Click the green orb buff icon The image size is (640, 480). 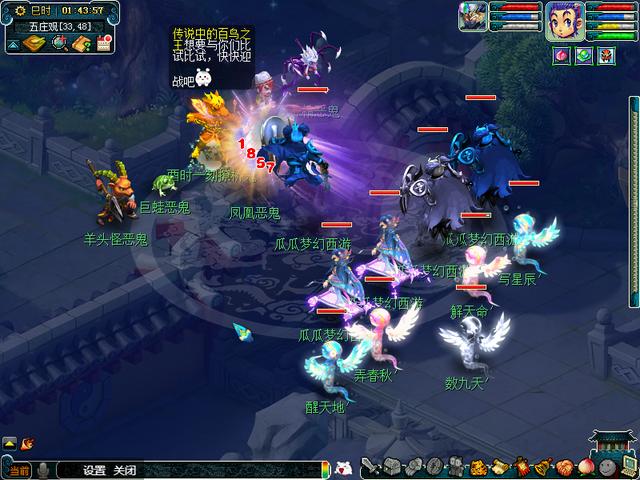583,54
